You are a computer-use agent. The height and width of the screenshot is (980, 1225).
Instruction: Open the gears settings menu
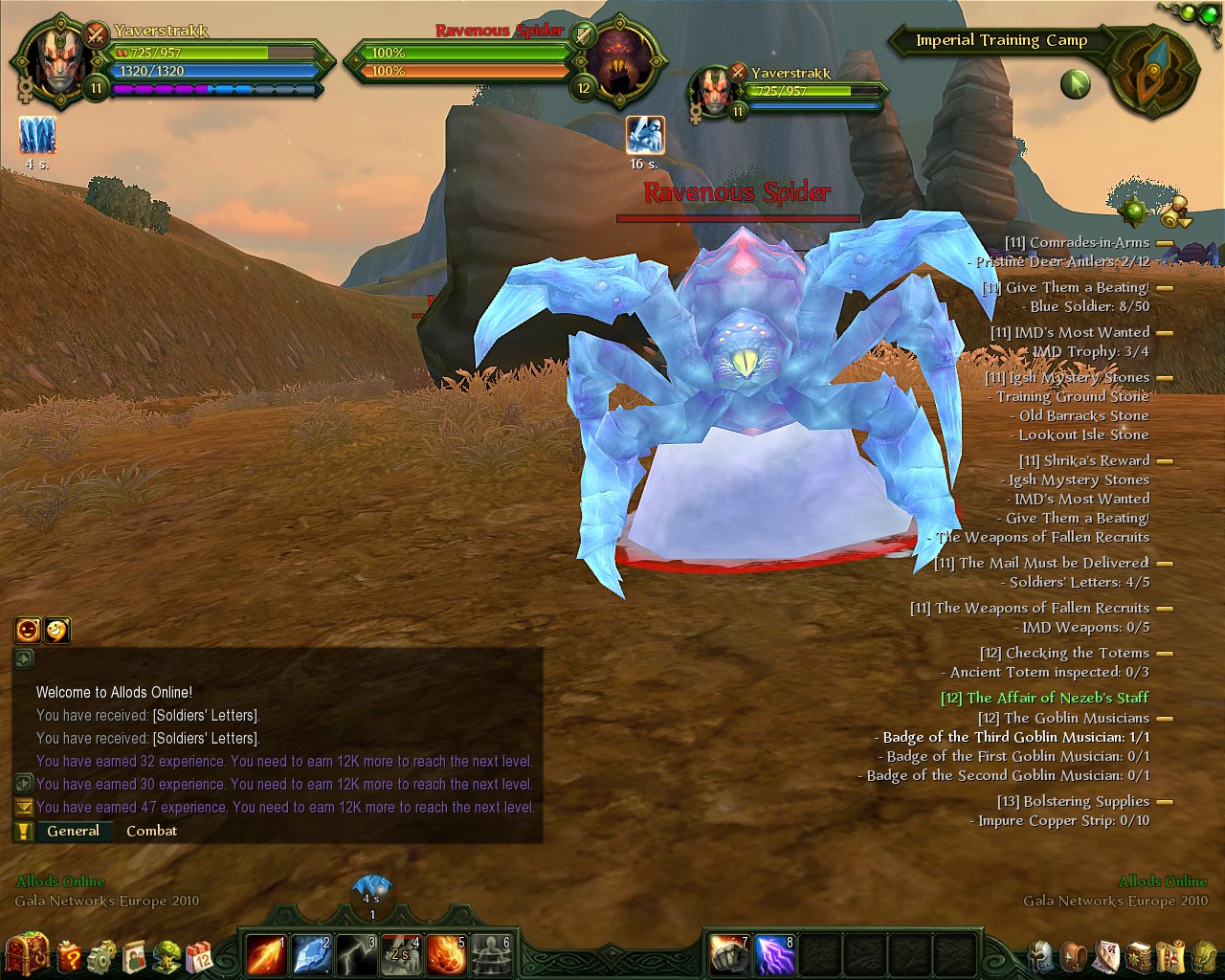[x=102, y=956]
